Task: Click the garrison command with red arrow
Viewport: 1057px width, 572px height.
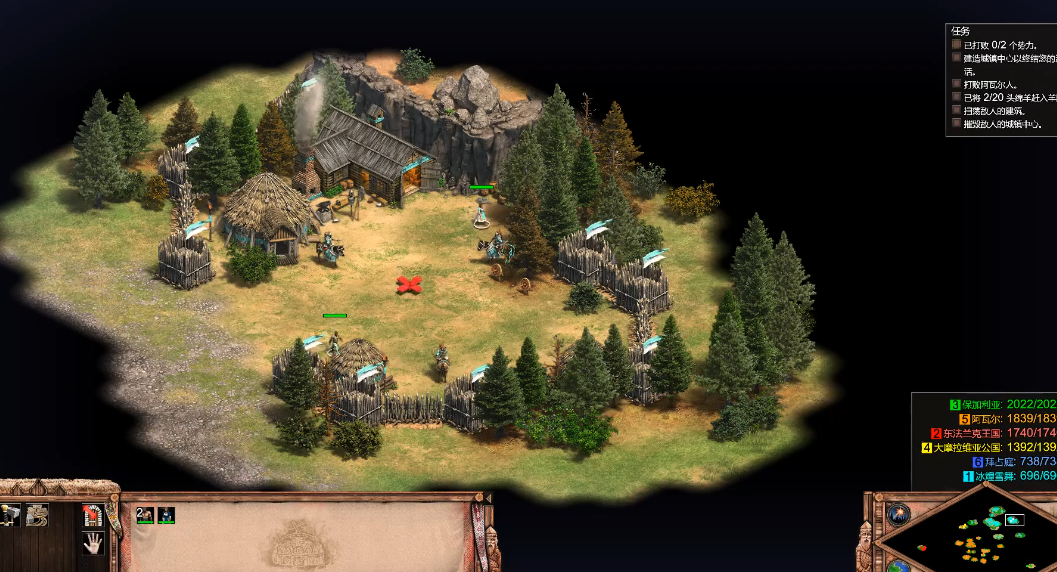Action: (x=92, y=515)
